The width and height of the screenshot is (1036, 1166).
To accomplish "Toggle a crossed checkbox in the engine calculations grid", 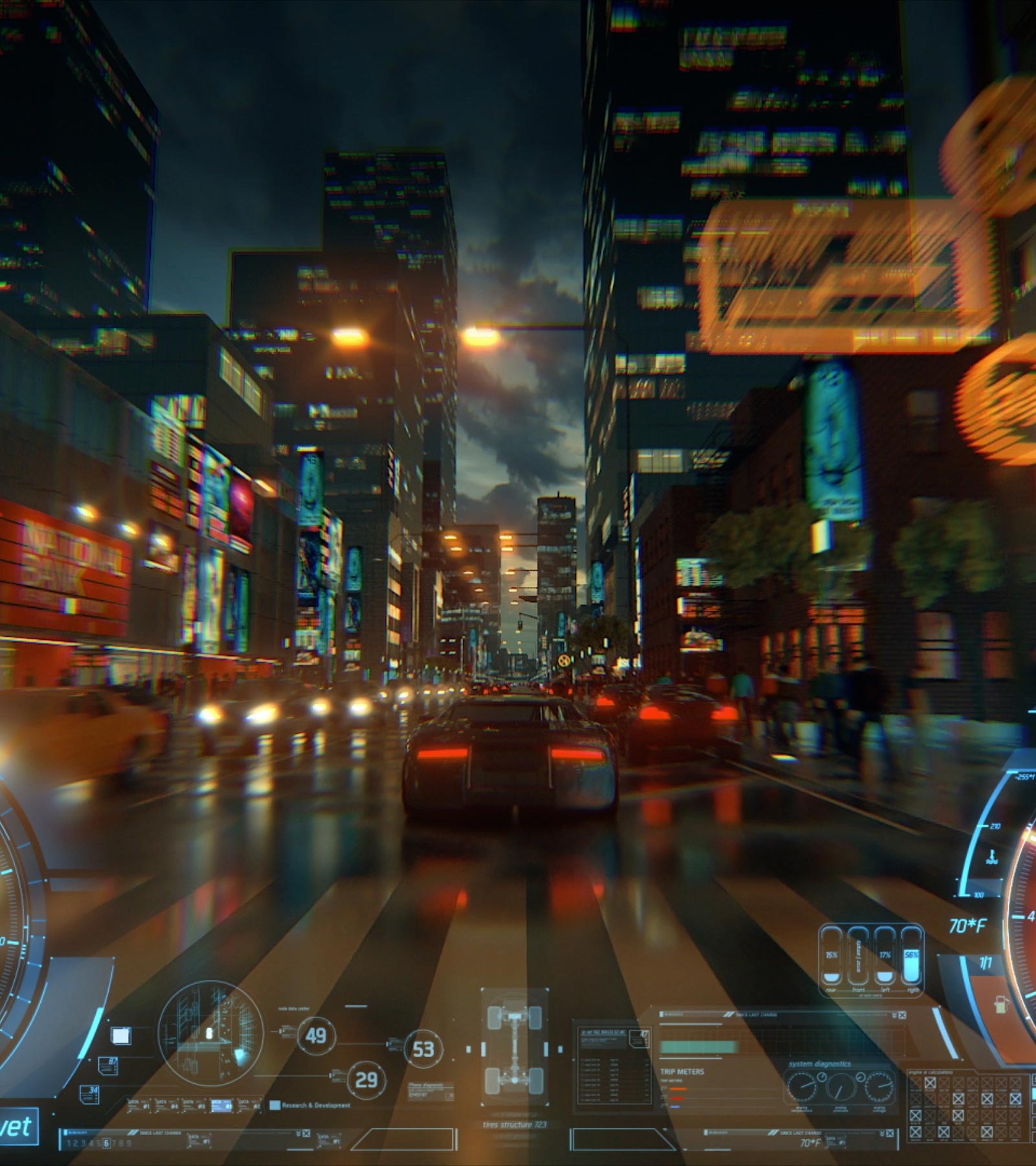I will [930, 1082].
